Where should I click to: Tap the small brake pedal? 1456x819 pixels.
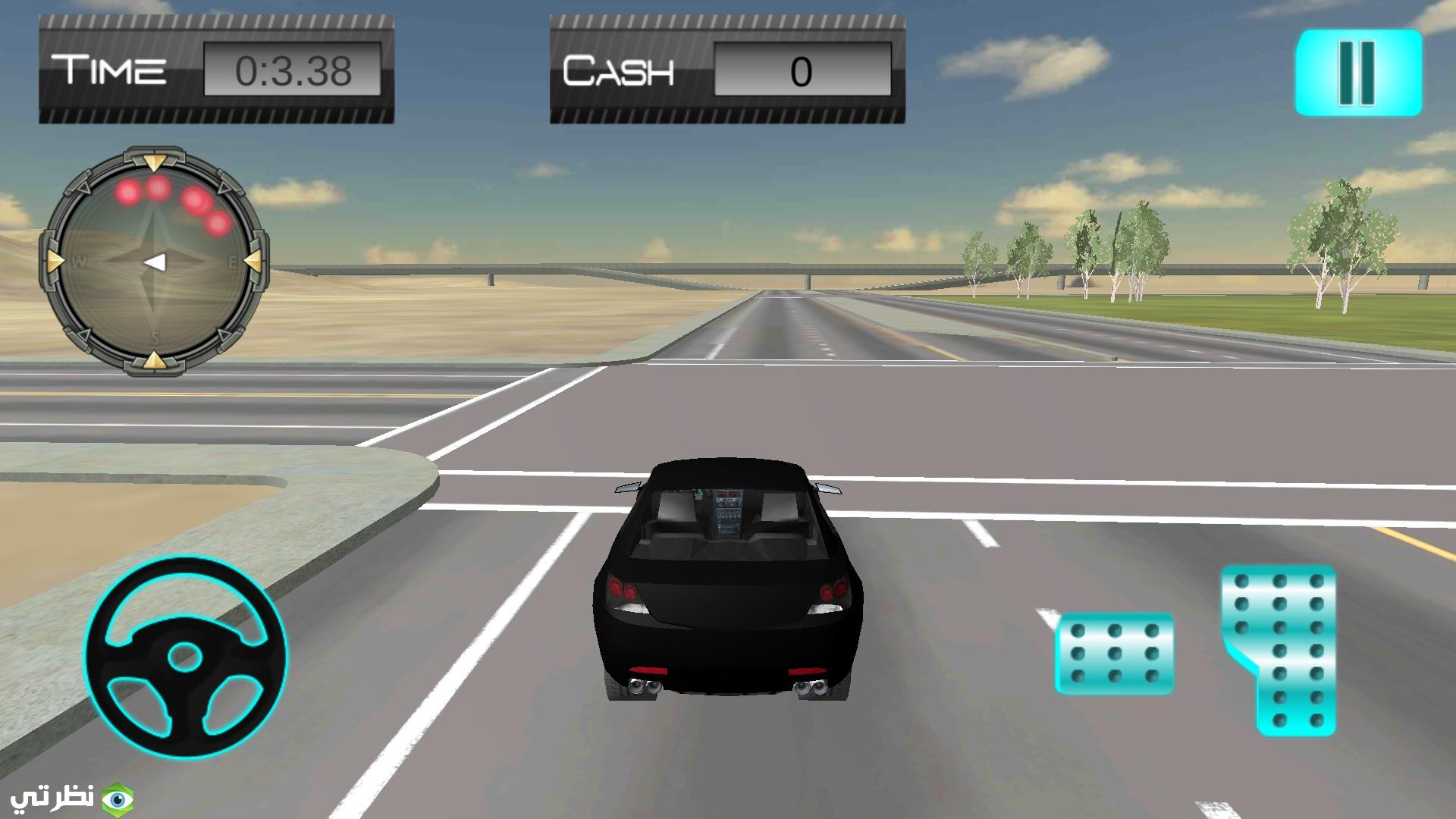1114,654
